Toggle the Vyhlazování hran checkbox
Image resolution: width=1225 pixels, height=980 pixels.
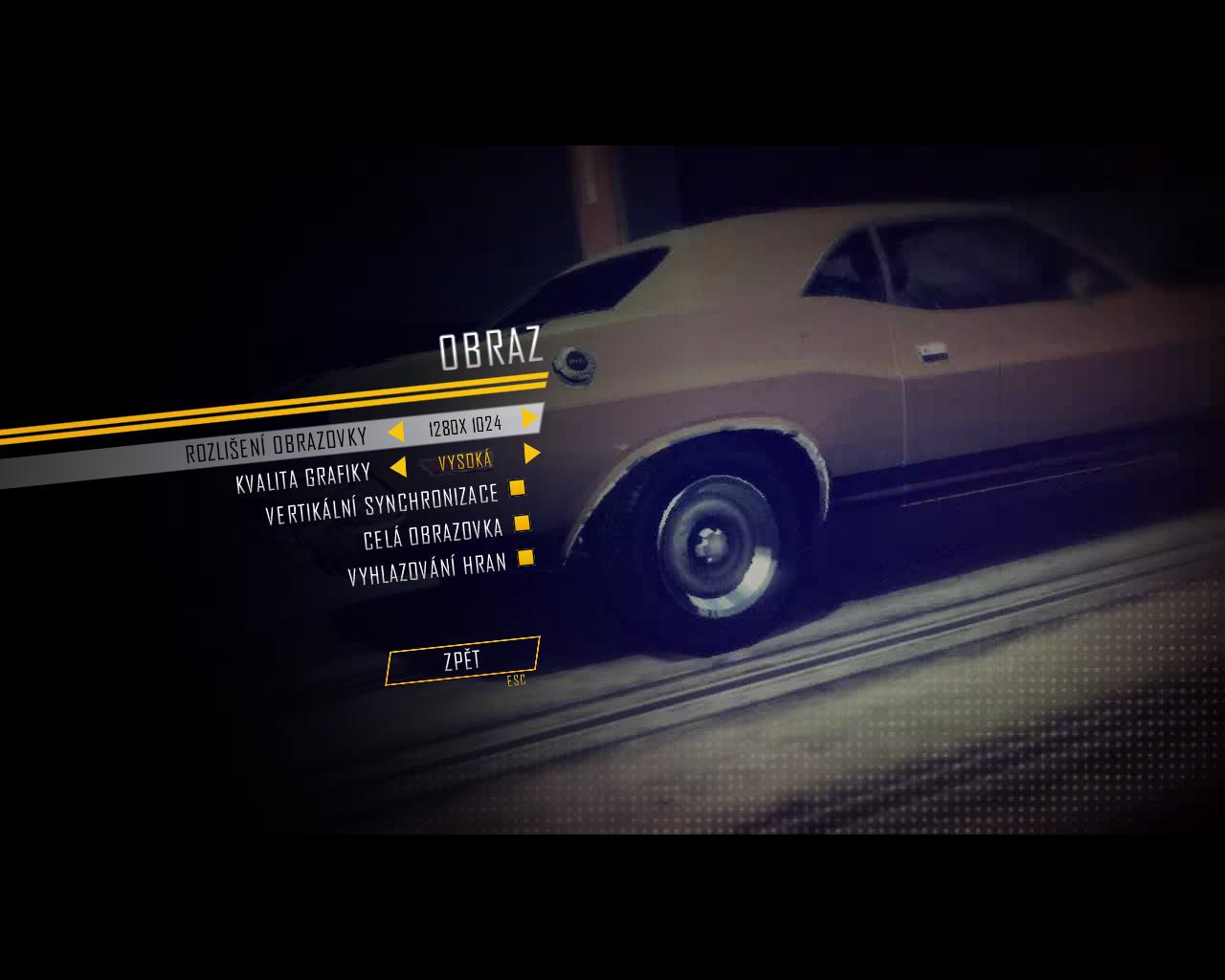pyautogui.click(x=525, y=557)
